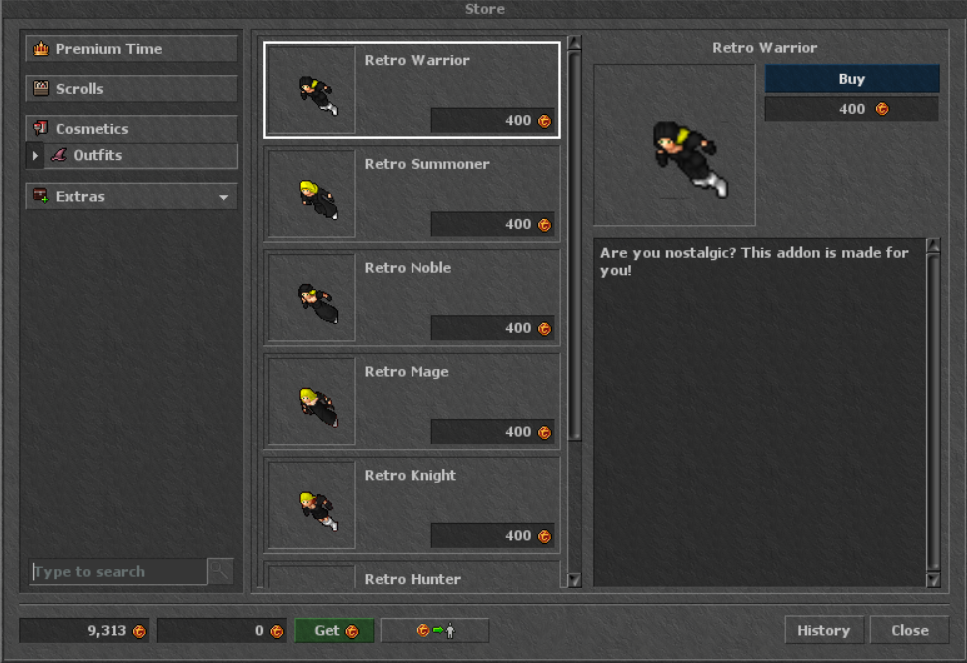Click the offer list scroll-down arrow
The height and width of the screenshot is (663, 967).
click(x=574, y=580)
